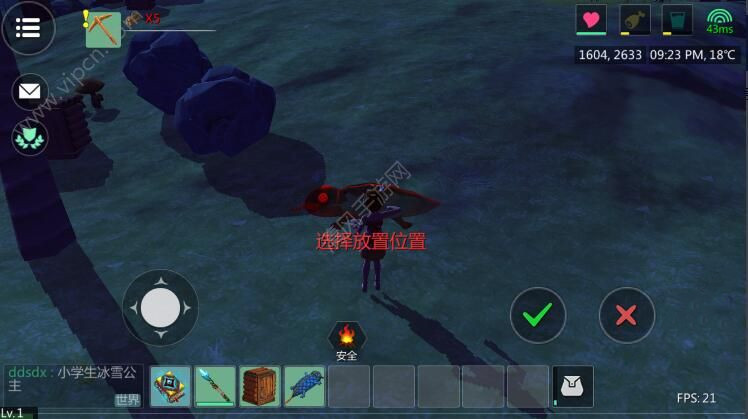Image resolution: width=748 pixels, height=419 pixels.
Task: Check the meat hunger status icon
Action: 634,20
